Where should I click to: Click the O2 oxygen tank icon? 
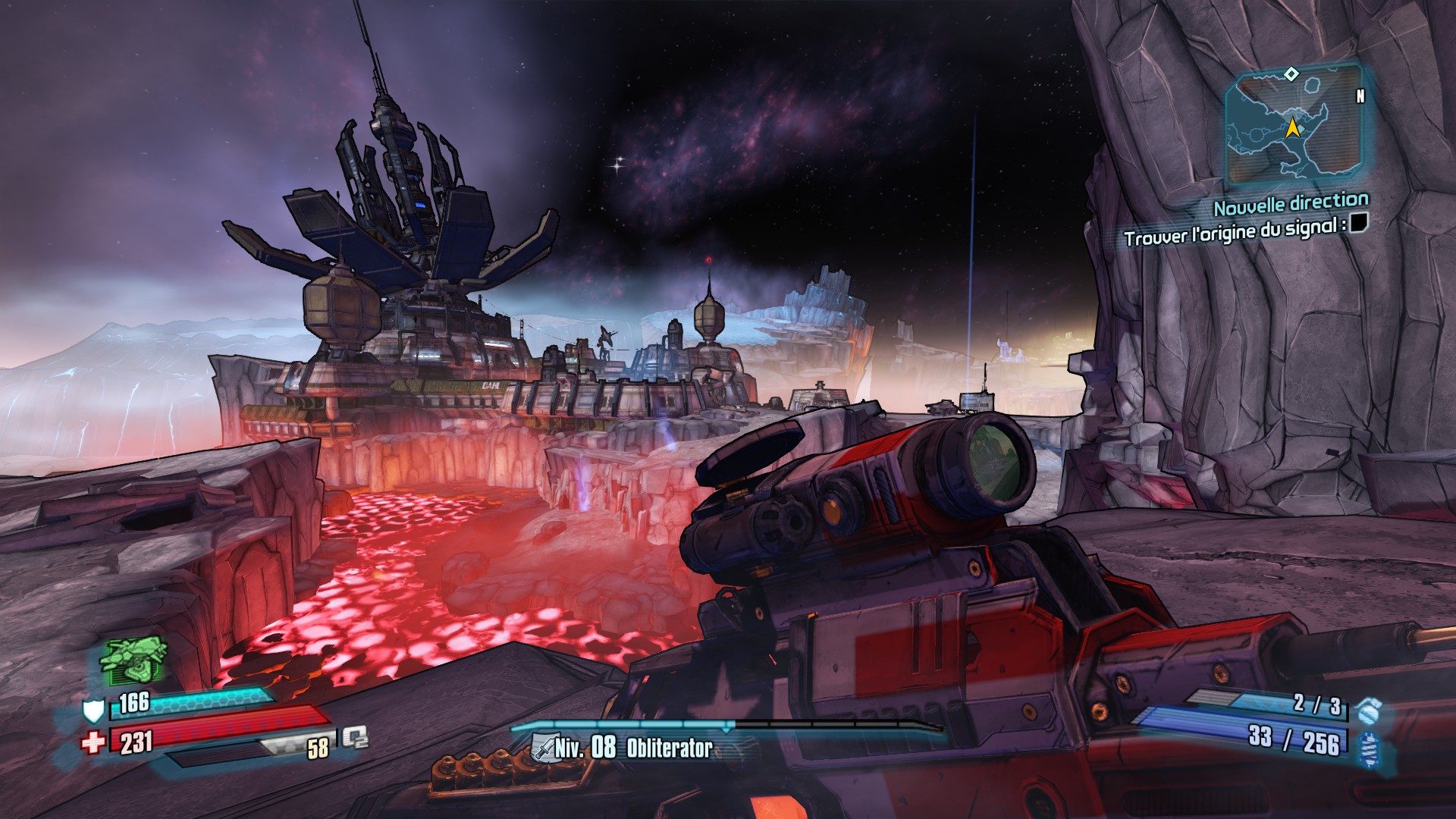click(x=354, y=738)
